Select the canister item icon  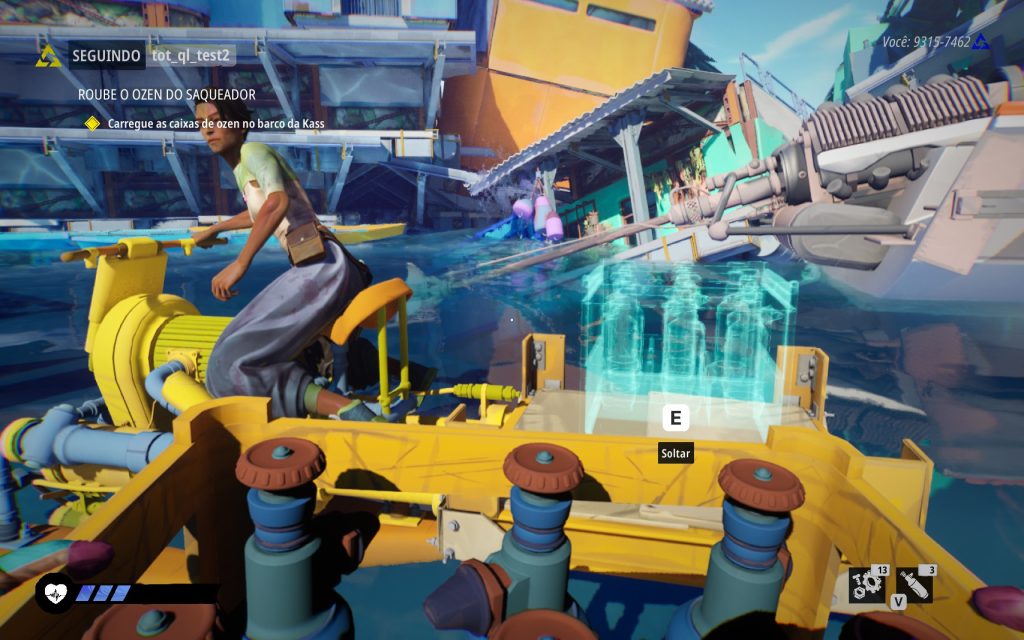tap(914, 585)
